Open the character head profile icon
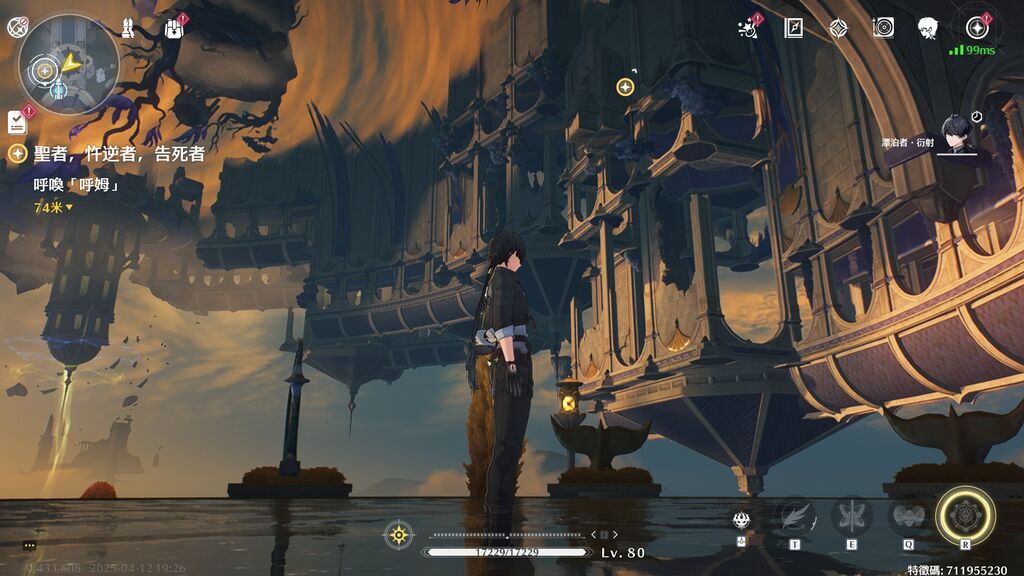The height and width of the screenshot is (576, 1024). [x=928, y=28]
